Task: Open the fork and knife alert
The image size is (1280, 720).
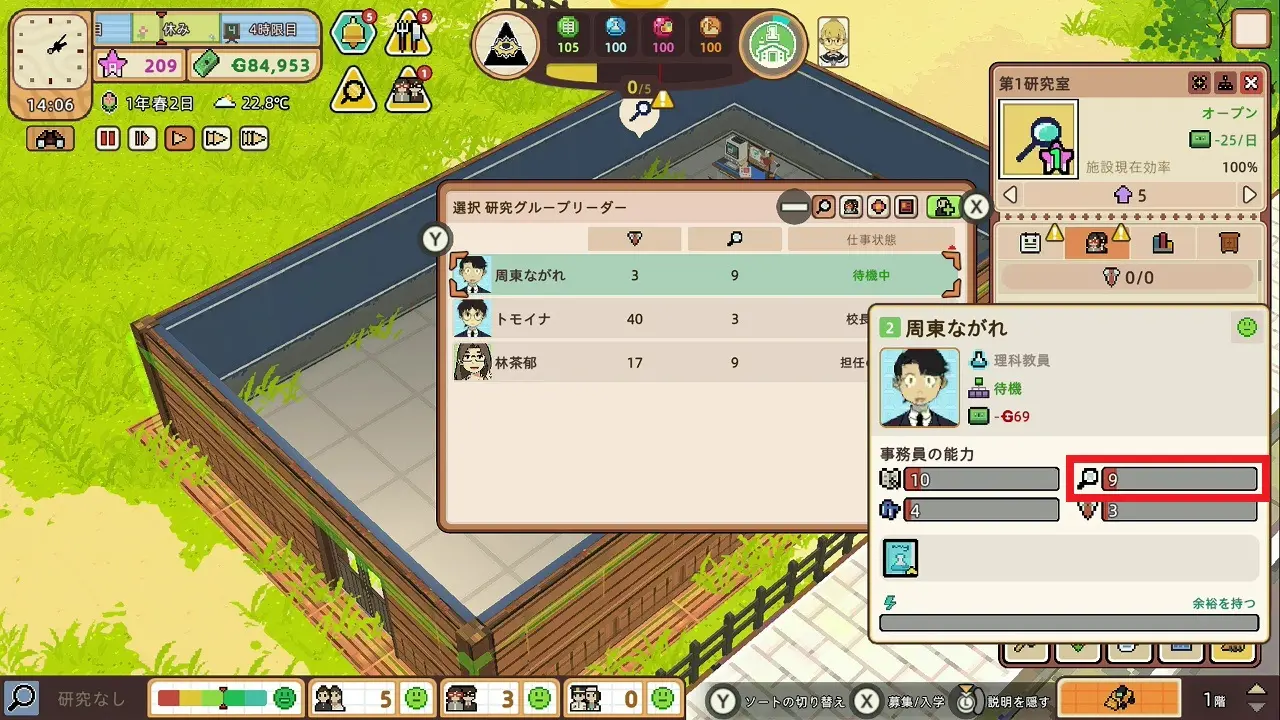Action: coord(408,35)
